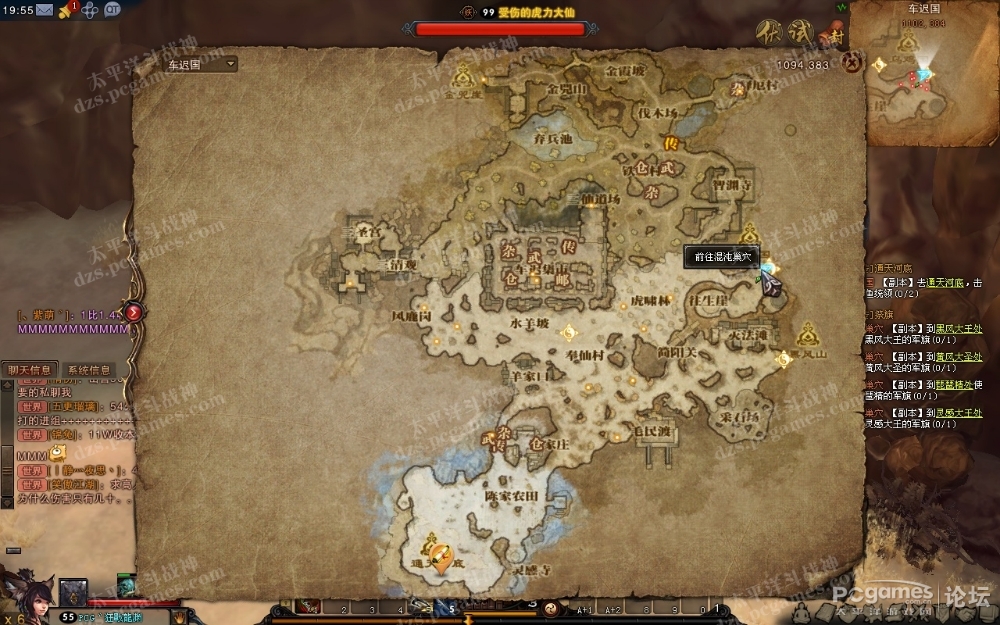Click the 试 round button
1000x625 pixels.
(799, 32)
